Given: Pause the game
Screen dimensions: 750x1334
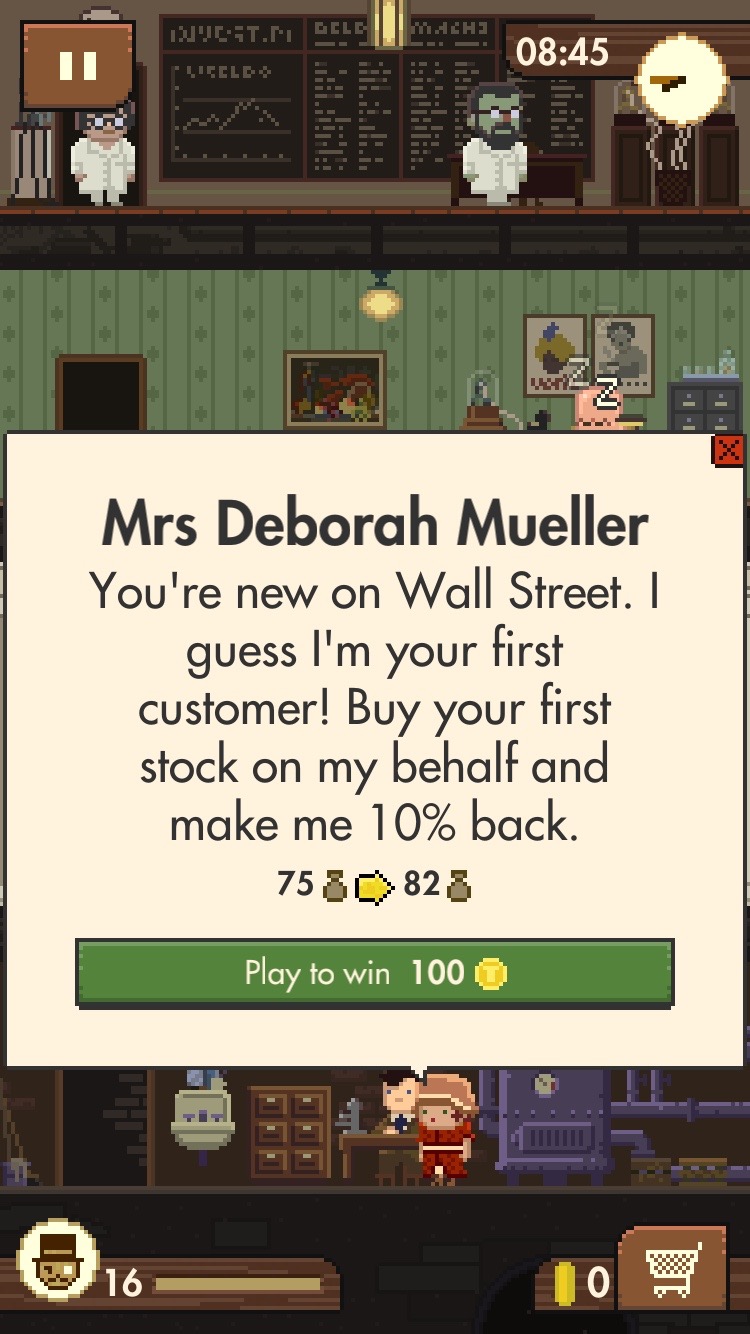Looking at the screenshot, I should point(78,66).
